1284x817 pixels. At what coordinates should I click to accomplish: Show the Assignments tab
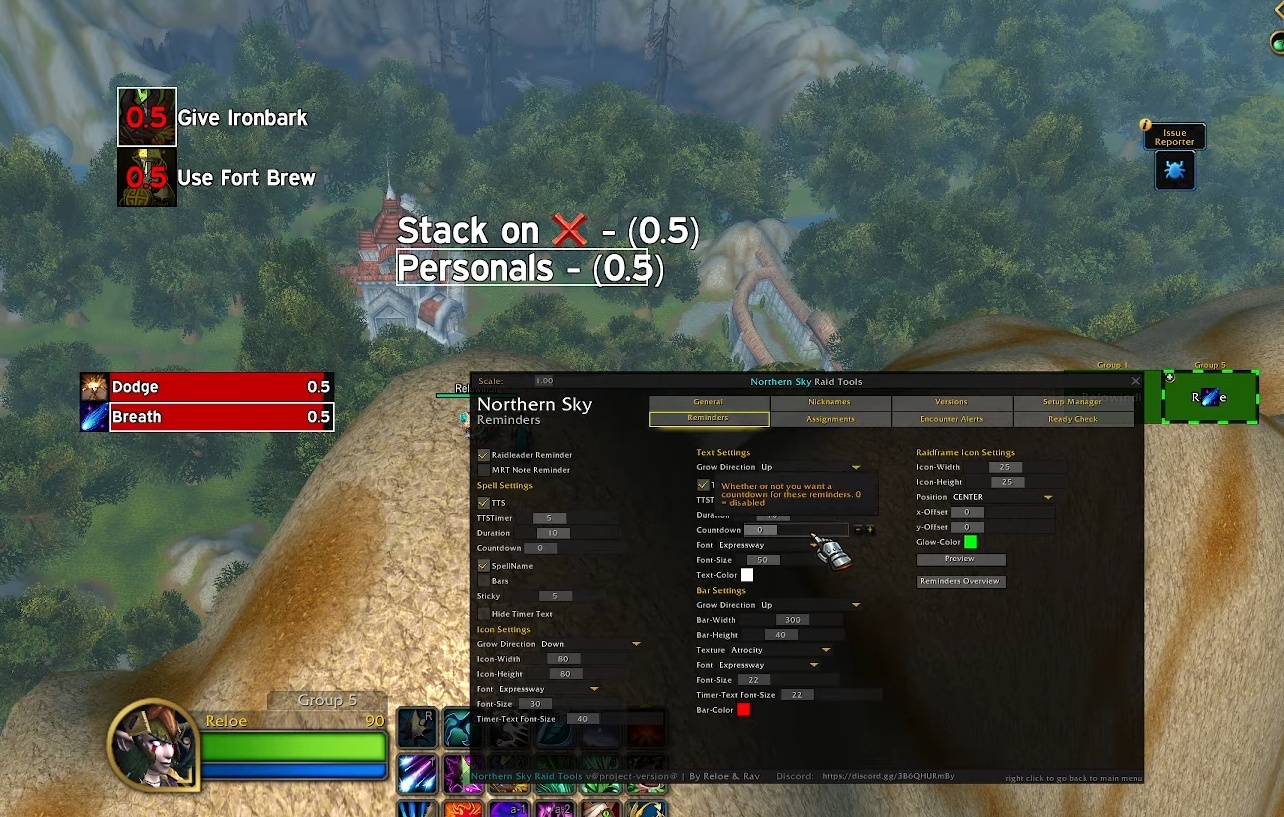(x=830, y=419)
